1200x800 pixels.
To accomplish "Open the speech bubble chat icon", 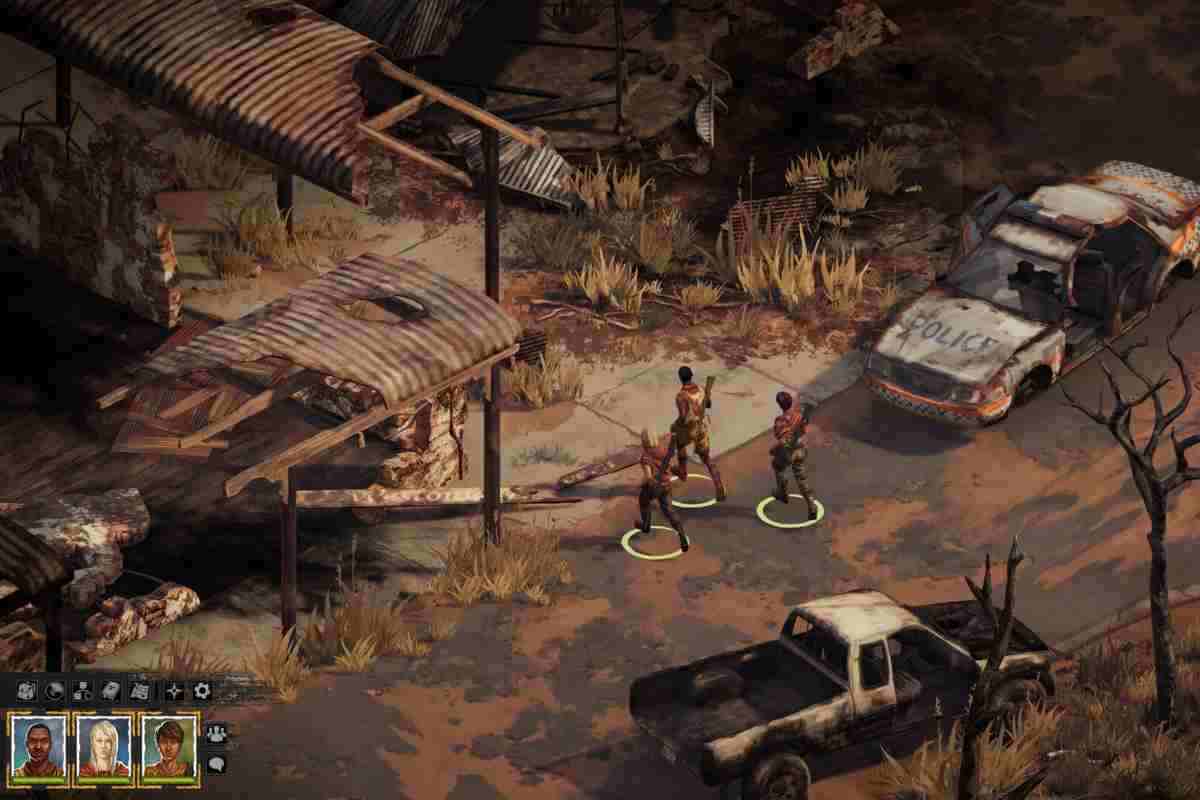I will [216, 764].
